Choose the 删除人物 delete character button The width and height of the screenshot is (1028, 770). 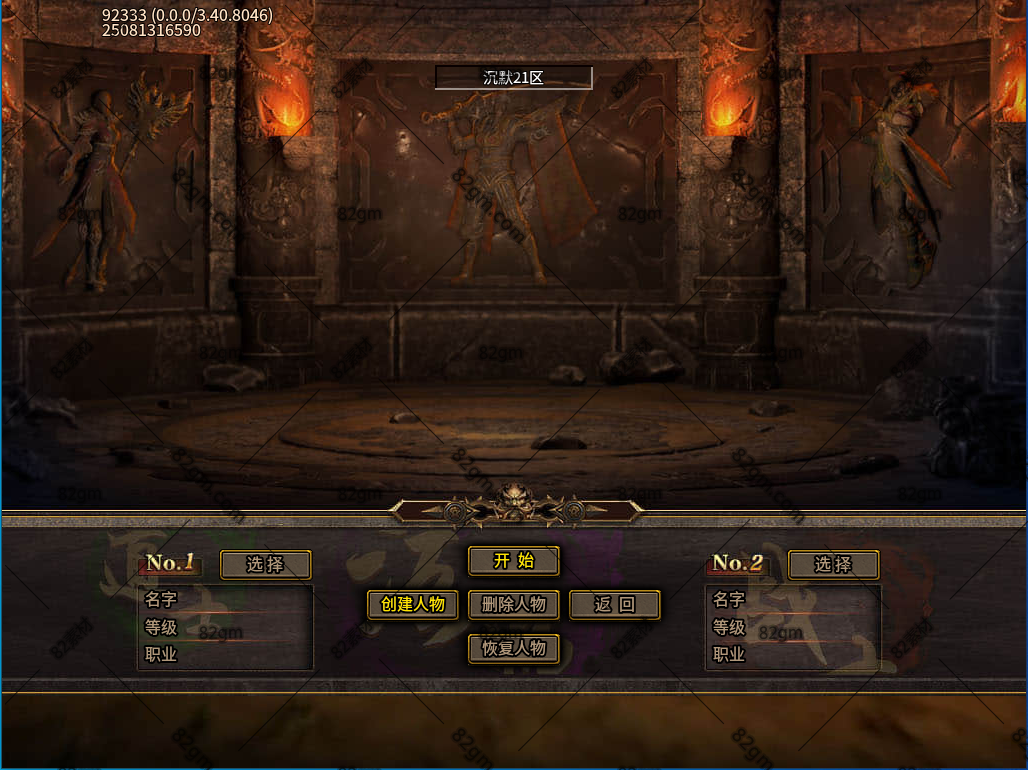coord(513,604)
